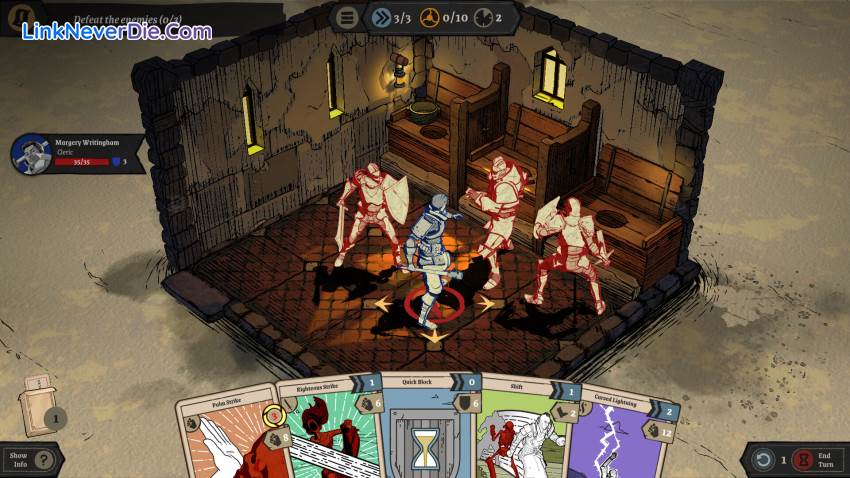Click the Show Info button

coord(28,461)
